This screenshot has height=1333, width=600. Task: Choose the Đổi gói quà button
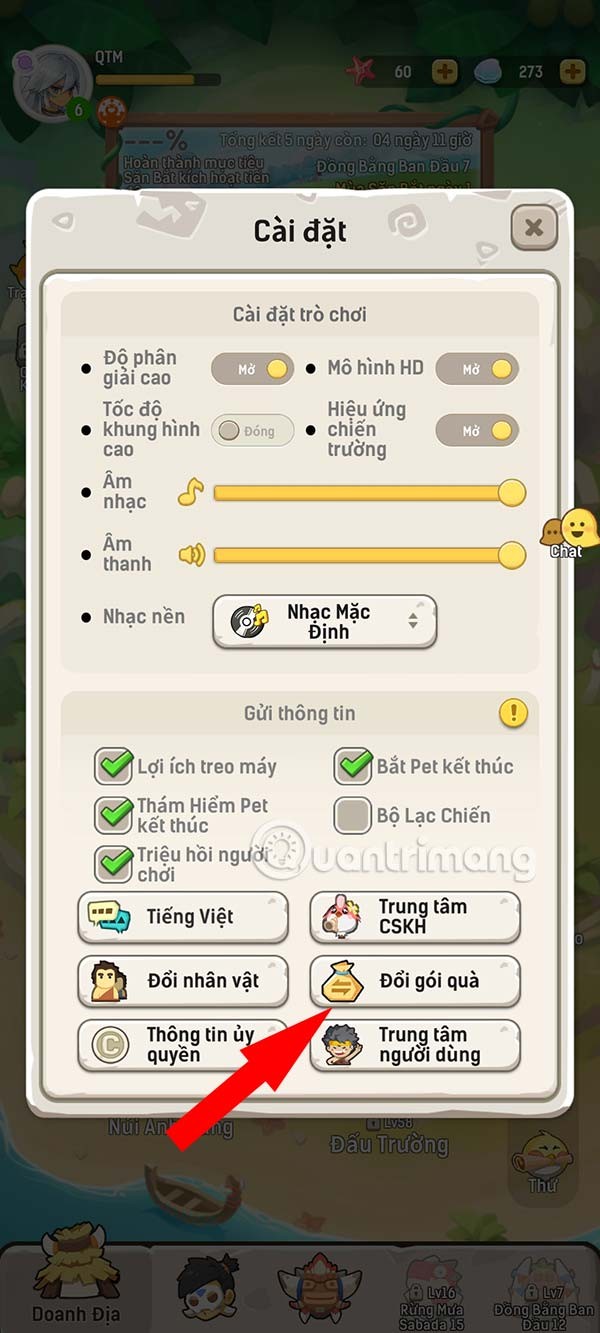coord(415,981)
